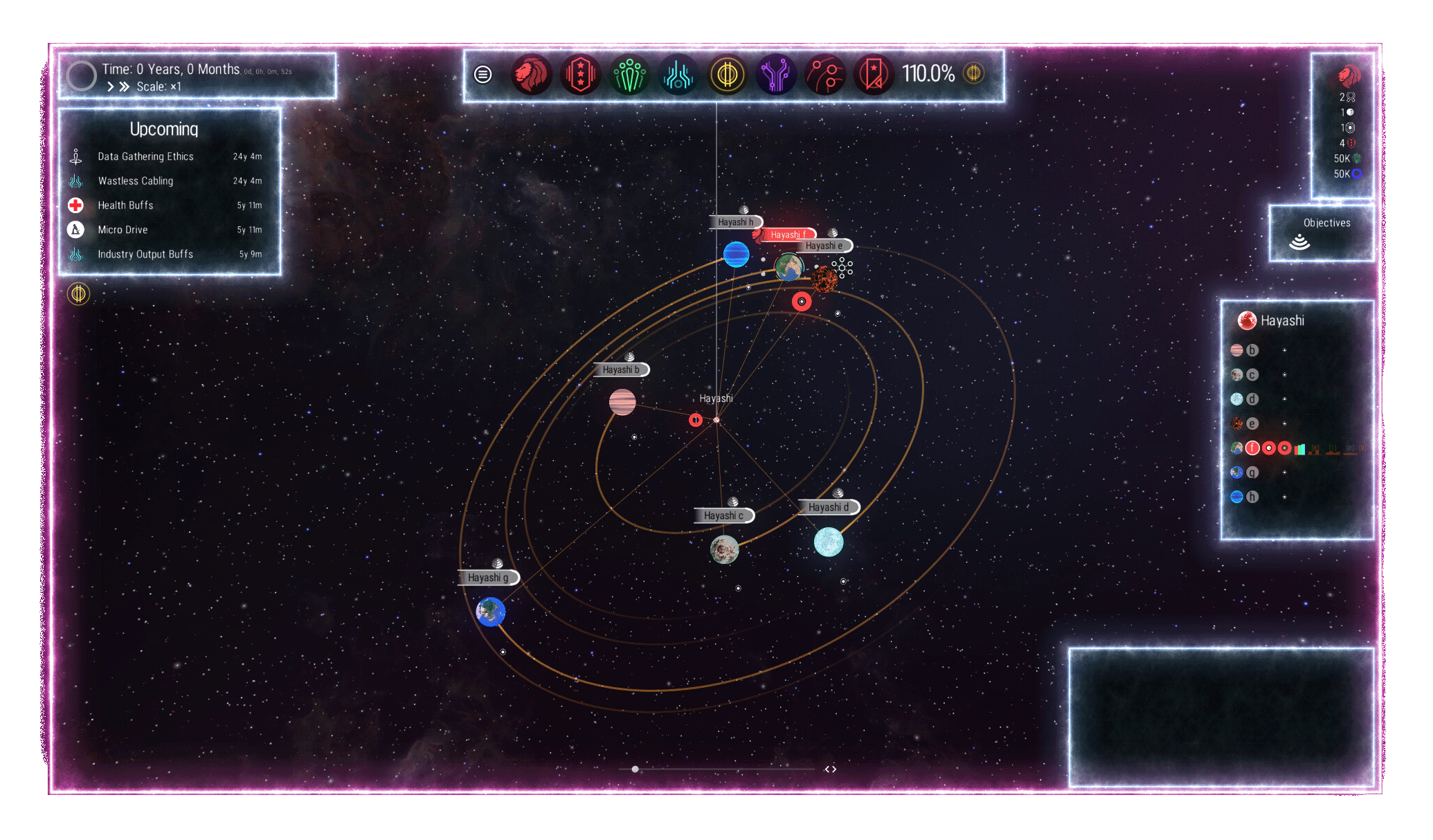
Task: Choose the Micro Drive upcoming entry
Action: (123, 230)
